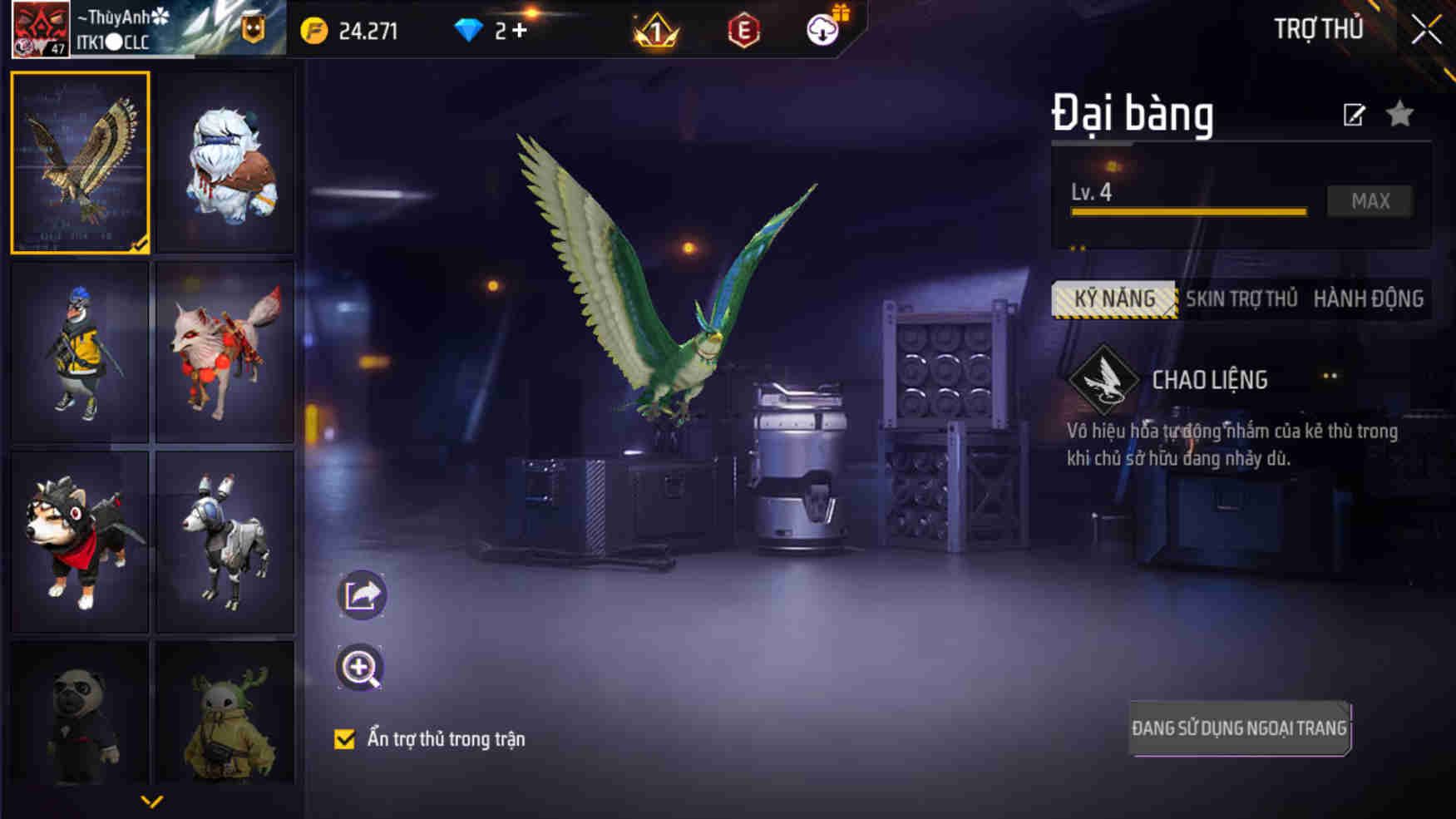This screenshot has width=1456, height=819.
Task: Toggle the Ẩn trợ thủ trong trận checkbox
Action: pyautogui.click(x=344, y=739)
